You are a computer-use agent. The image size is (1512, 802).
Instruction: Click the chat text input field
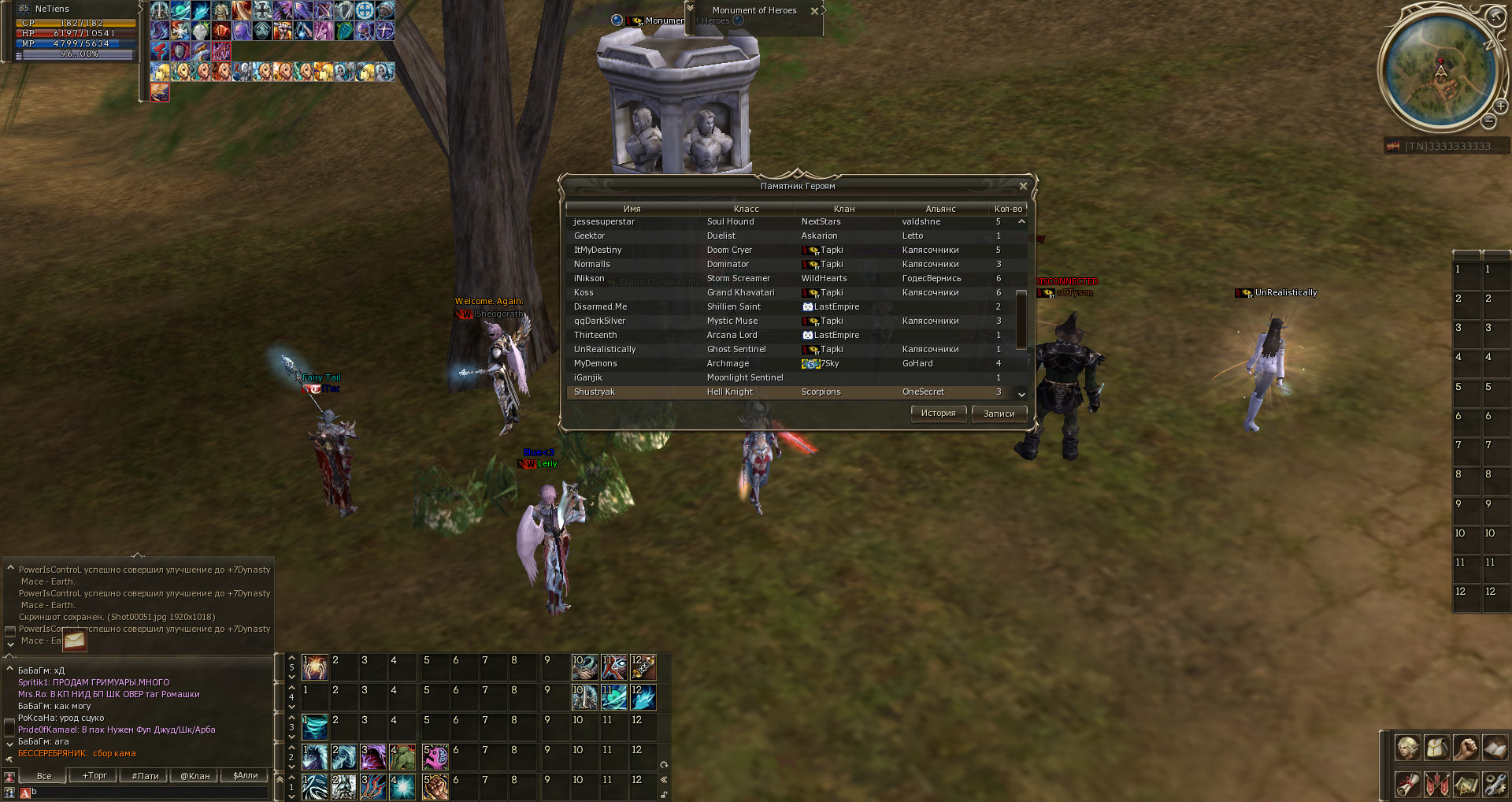150,793
